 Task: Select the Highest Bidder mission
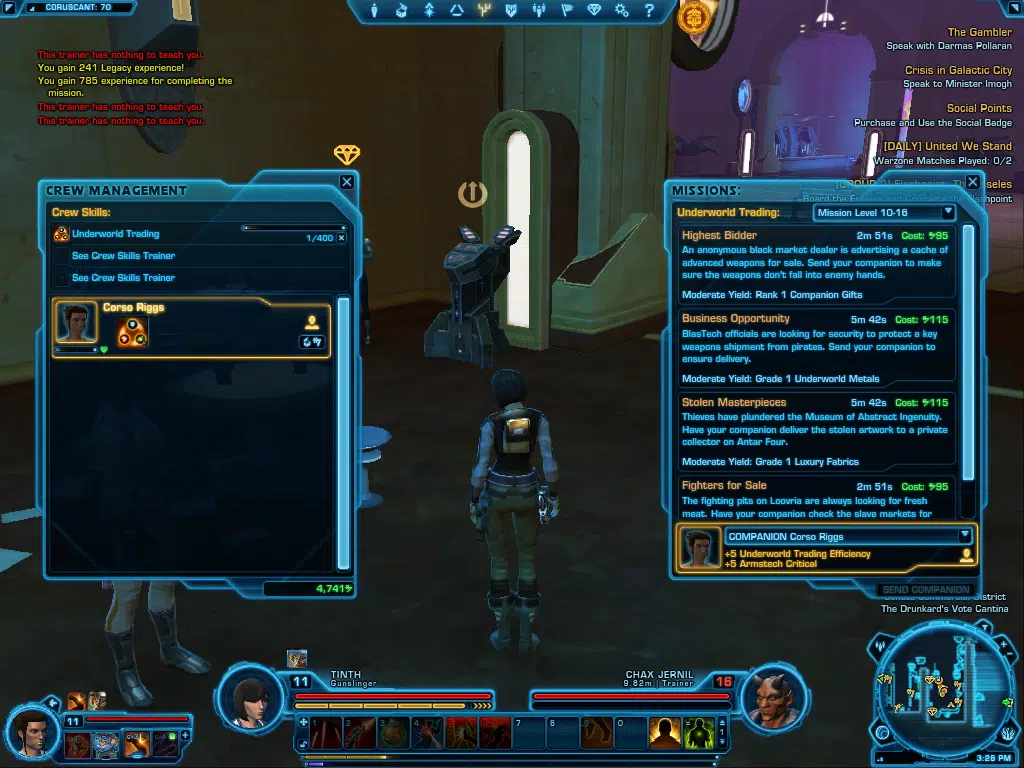click(x=815, y=264)
